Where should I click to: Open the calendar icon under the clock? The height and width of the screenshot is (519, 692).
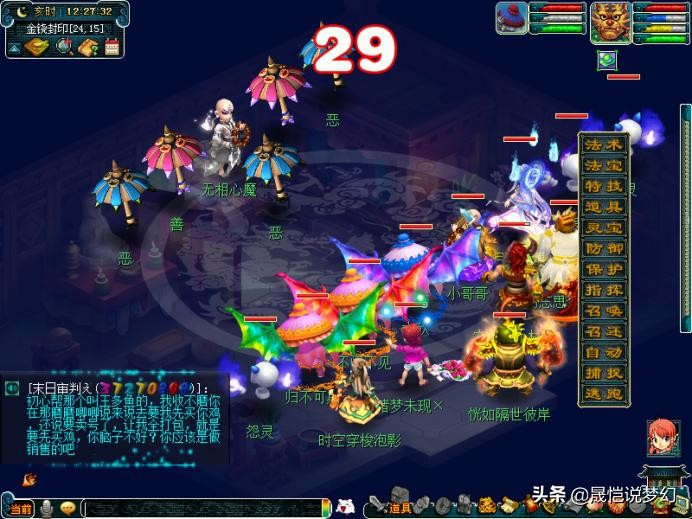coord(112,46)
